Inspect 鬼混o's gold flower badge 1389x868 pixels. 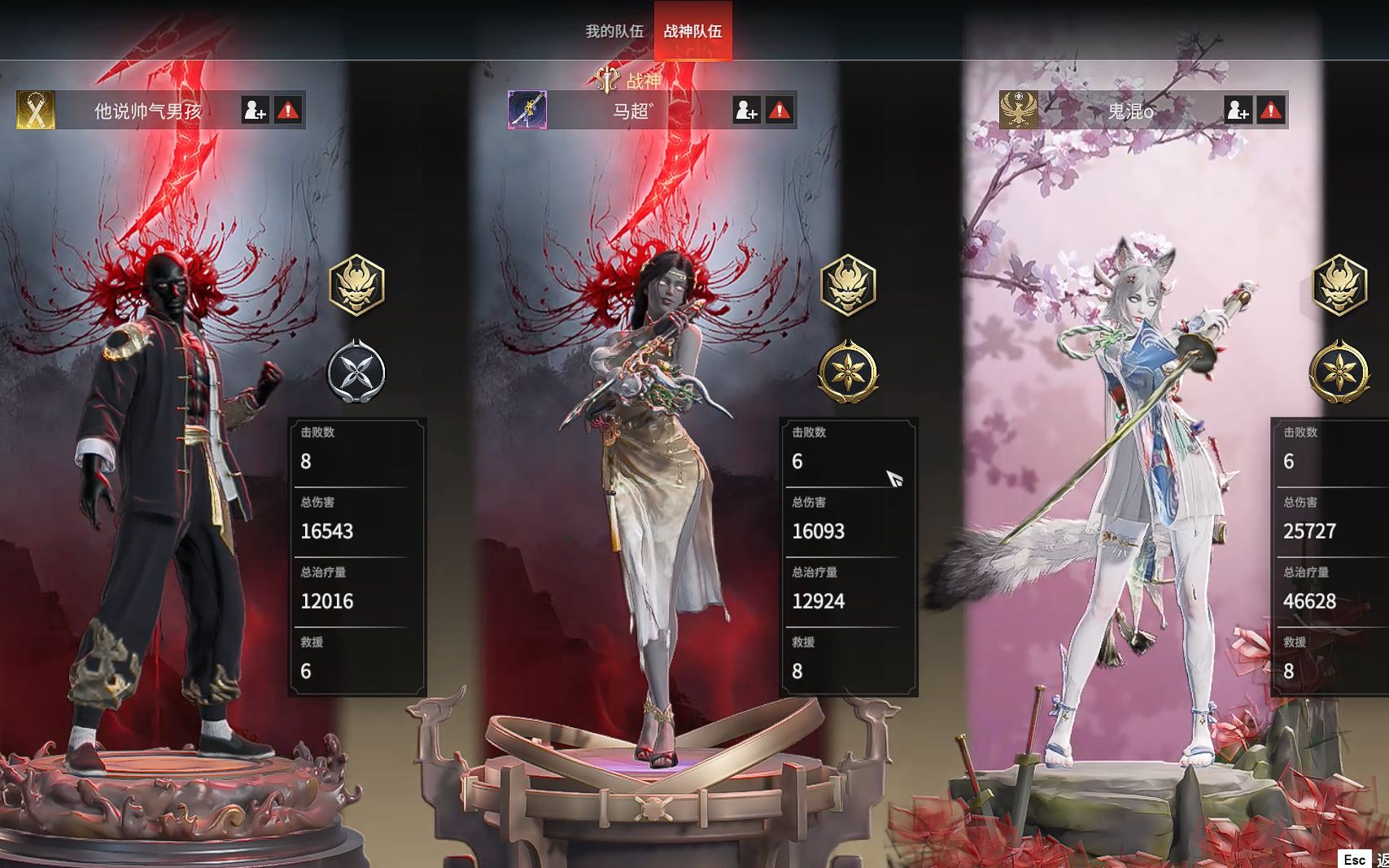pyautogui.click(x=1339, y=372)
